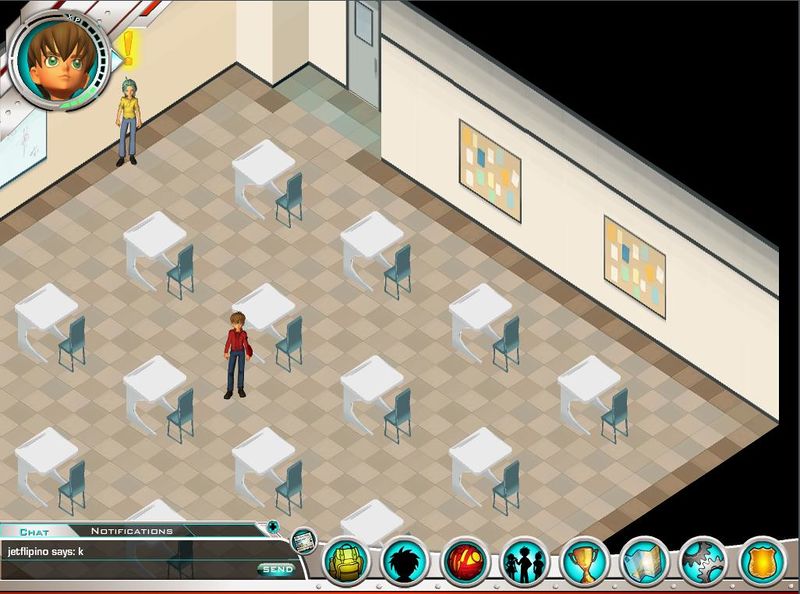Open the backpack inventory

pyautogui.click(x=347, y=562)
